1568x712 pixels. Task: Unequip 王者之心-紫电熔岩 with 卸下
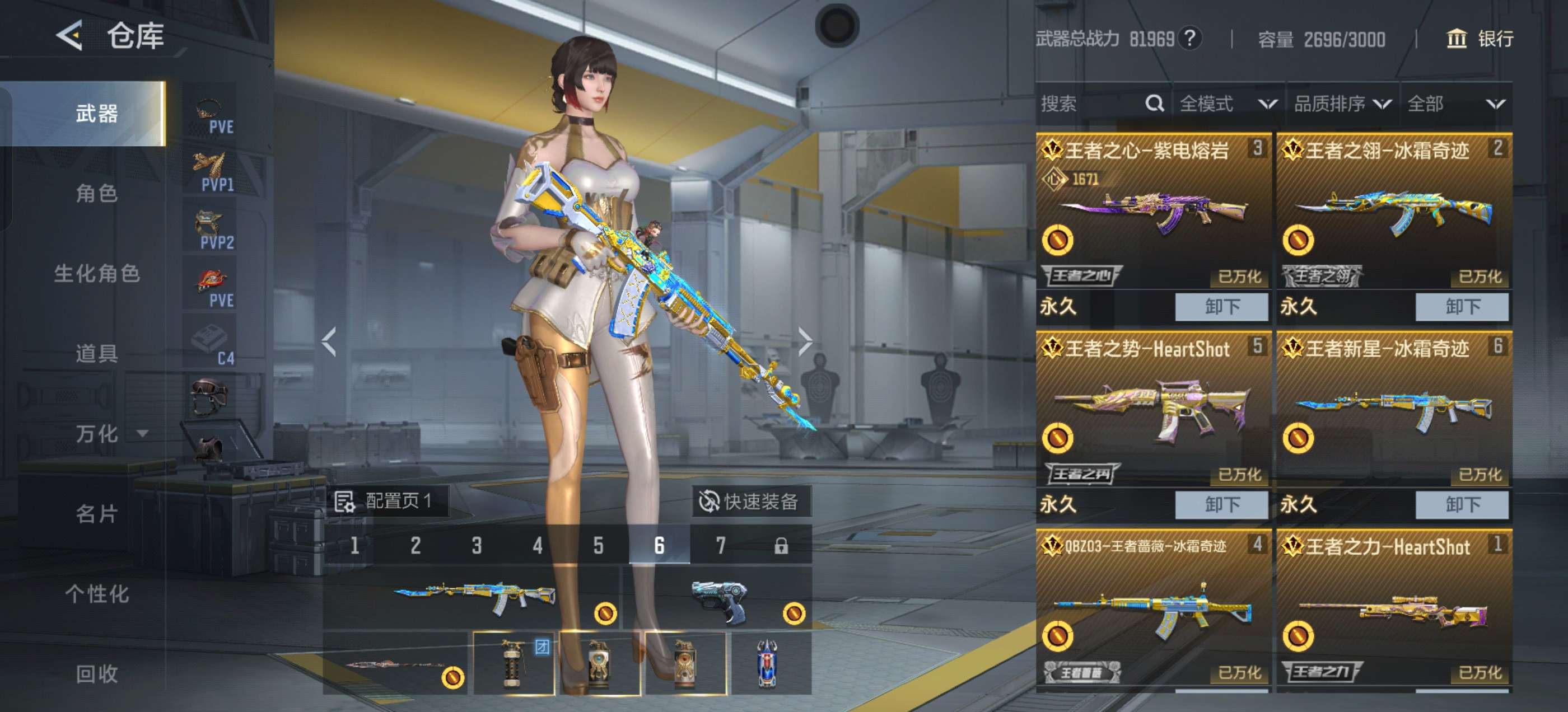click(1221, 307)
